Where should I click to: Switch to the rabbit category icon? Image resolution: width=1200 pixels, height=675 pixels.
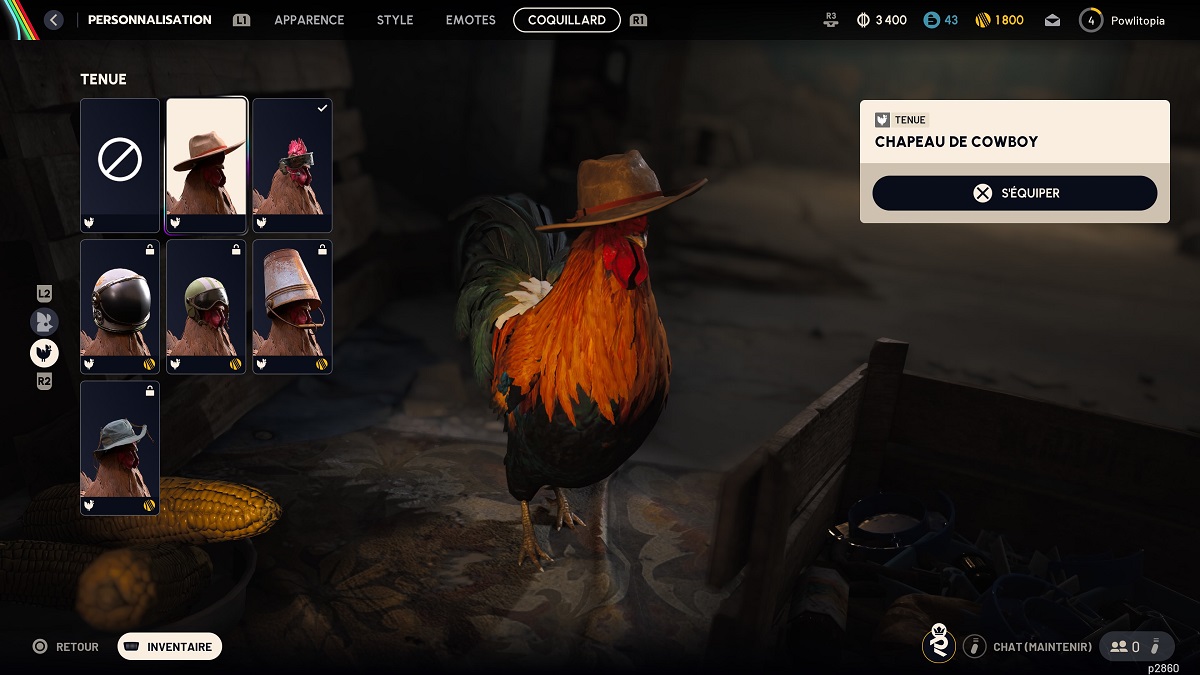pyautogui.click(x=44, y=321)
